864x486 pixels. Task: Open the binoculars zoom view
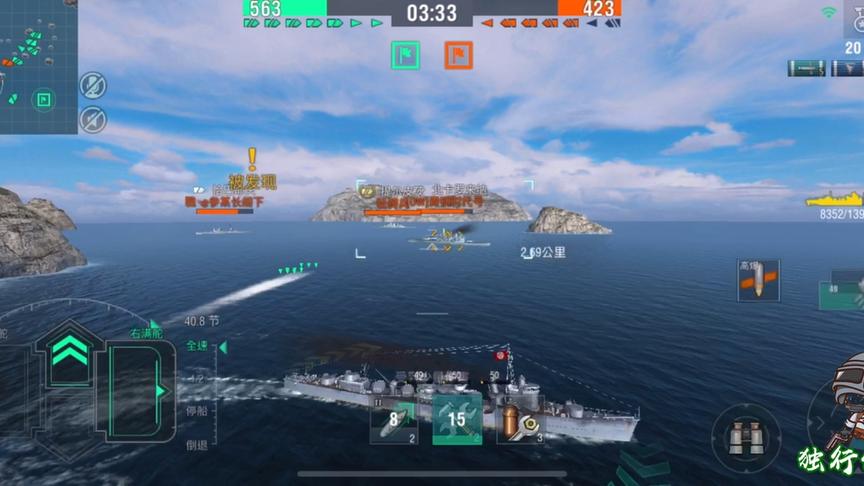746,437
